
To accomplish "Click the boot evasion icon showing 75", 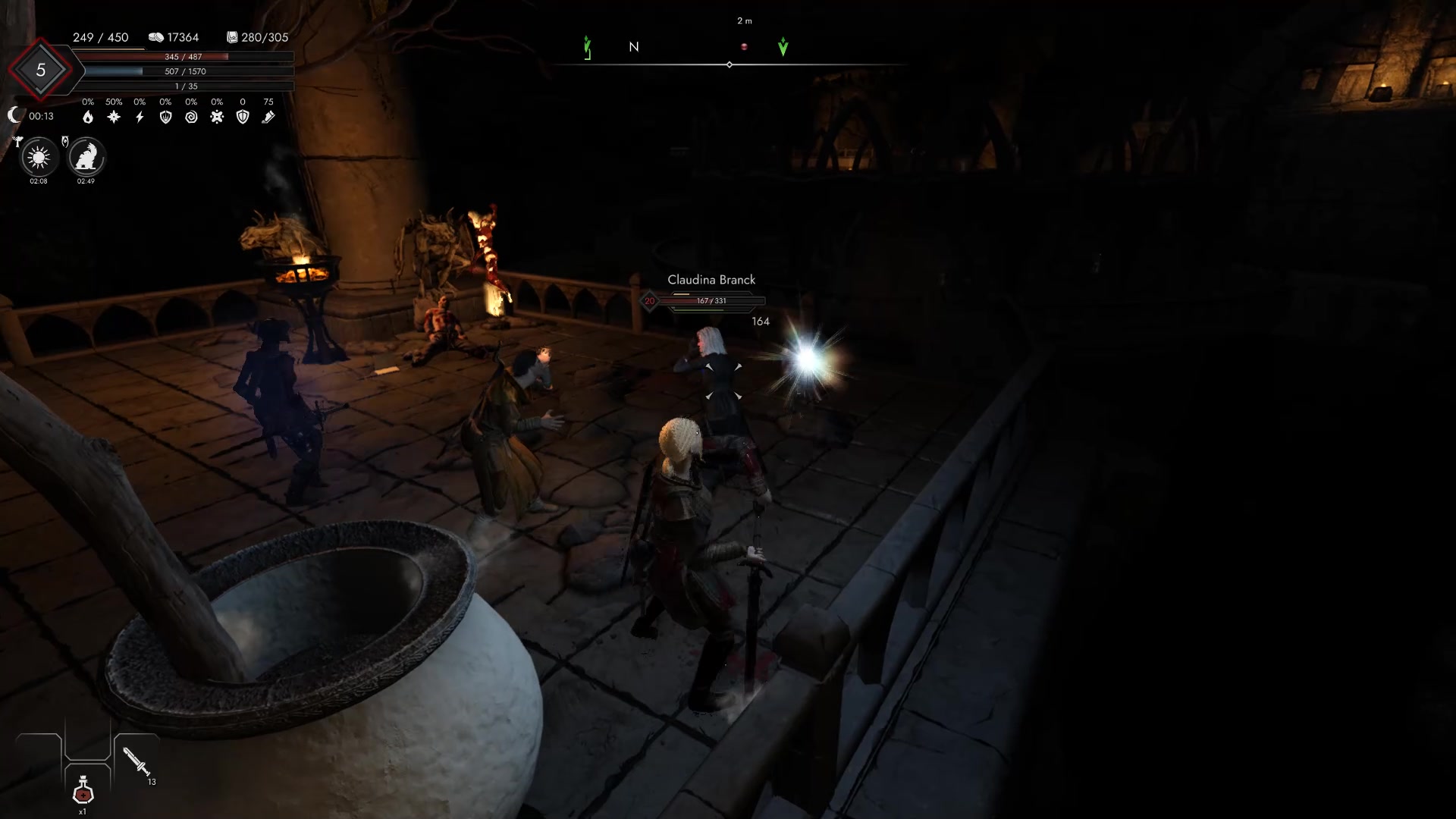I will click(268, 117).
